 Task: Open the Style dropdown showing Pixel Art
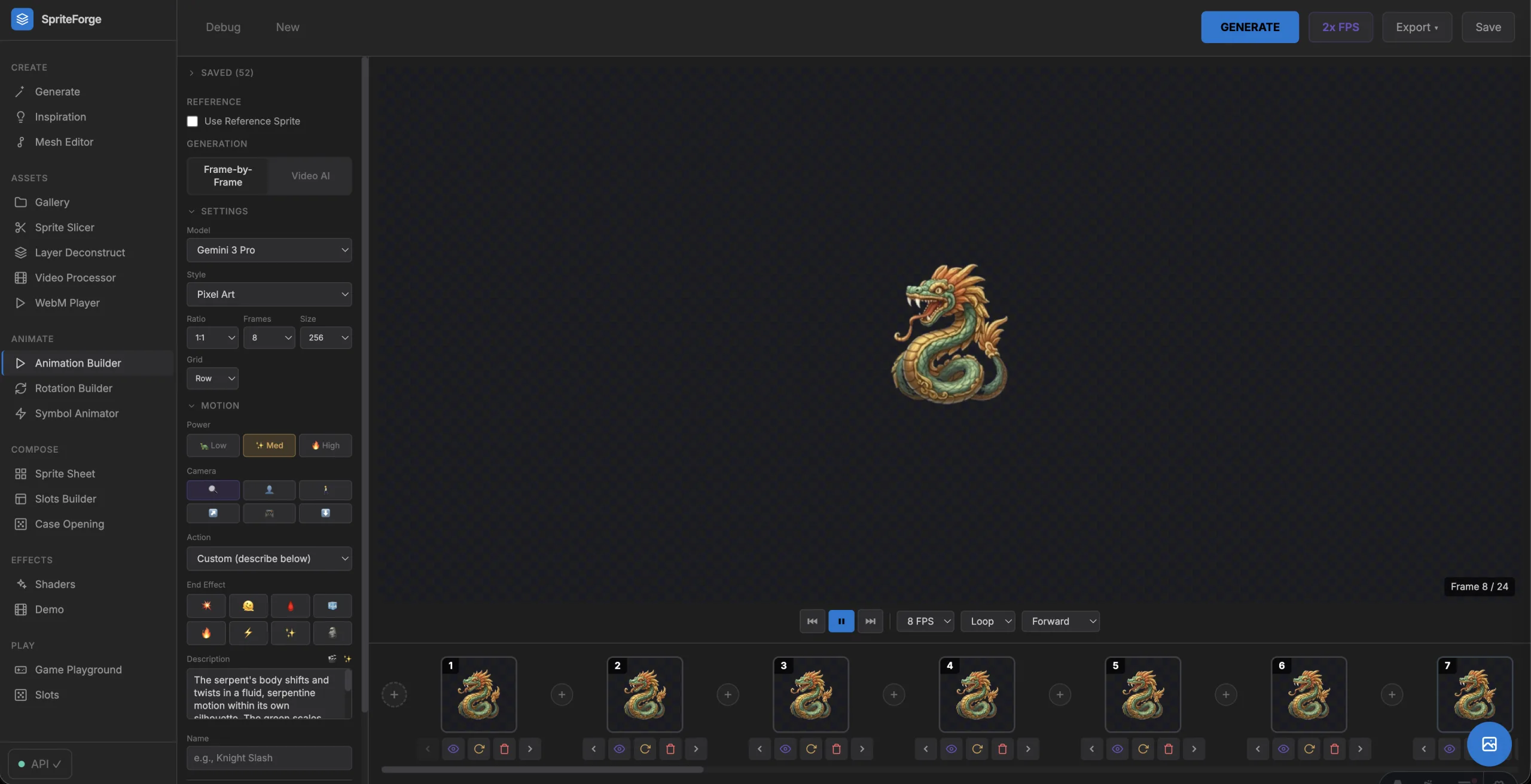[x=270, y=294]
